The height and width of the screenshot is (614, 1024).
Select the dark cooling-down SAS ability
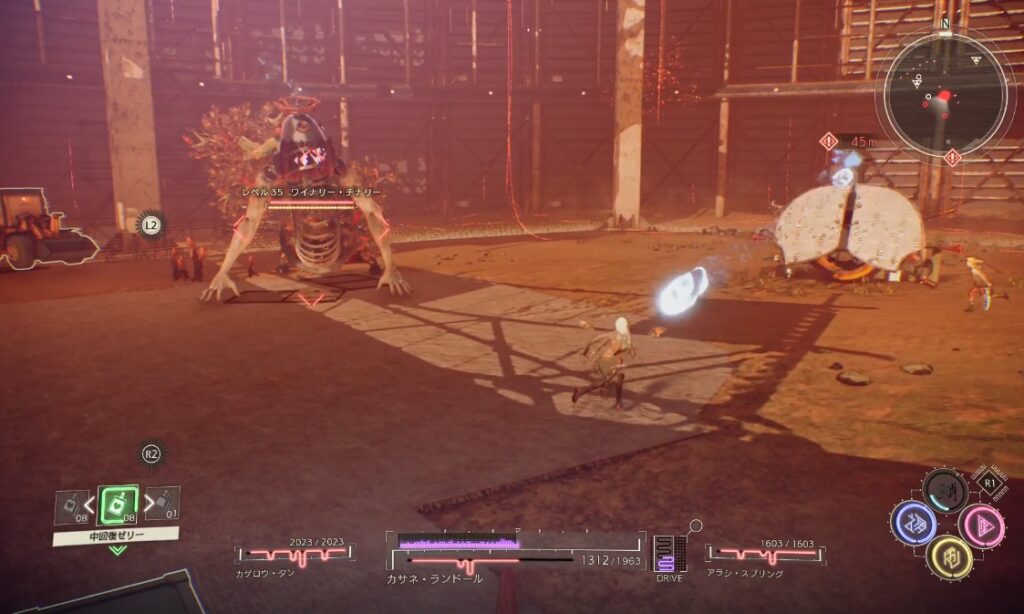pos(946,491)
